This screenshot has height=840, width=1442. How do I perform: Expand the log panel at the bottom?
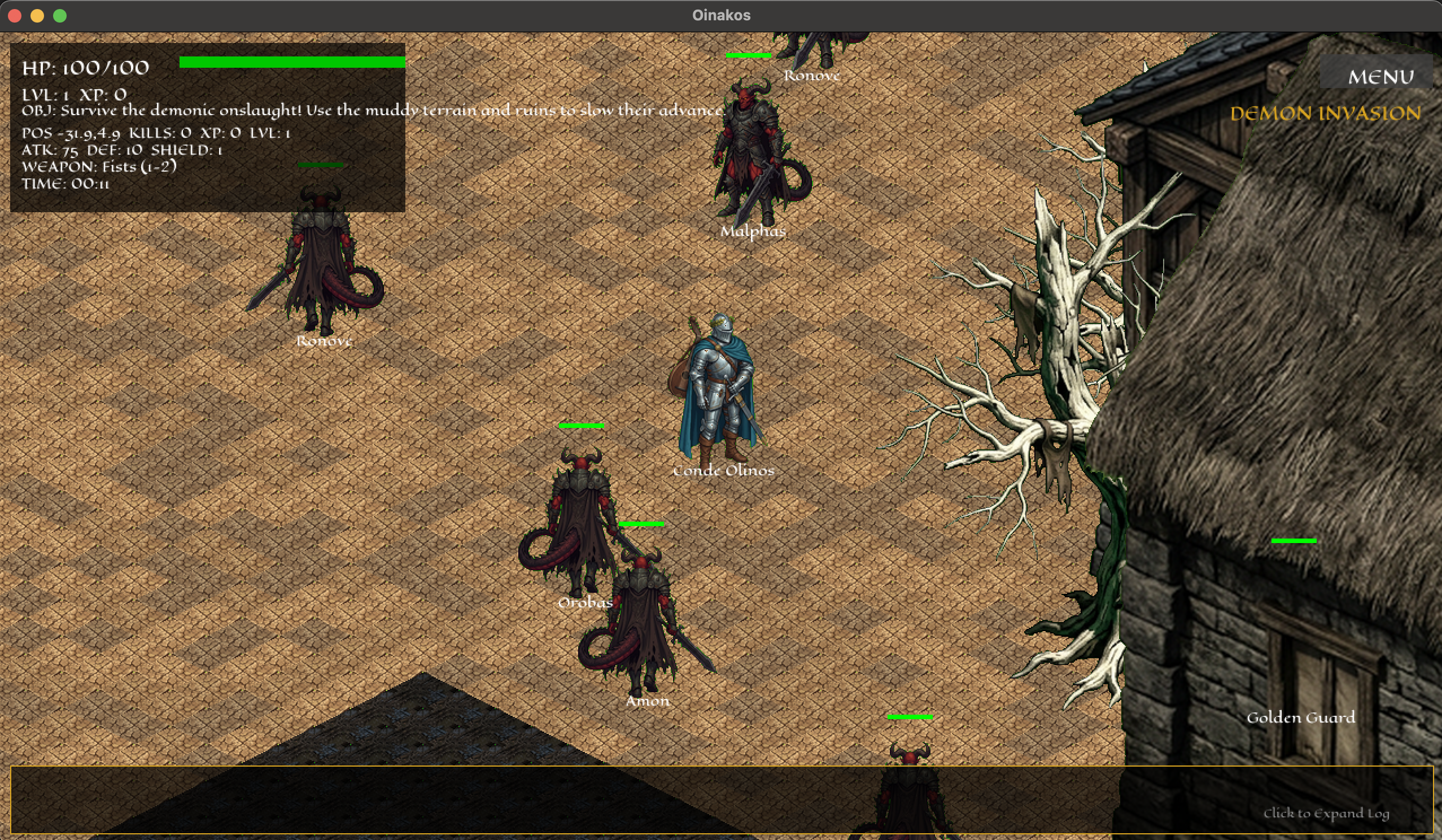tap(721, 801)
